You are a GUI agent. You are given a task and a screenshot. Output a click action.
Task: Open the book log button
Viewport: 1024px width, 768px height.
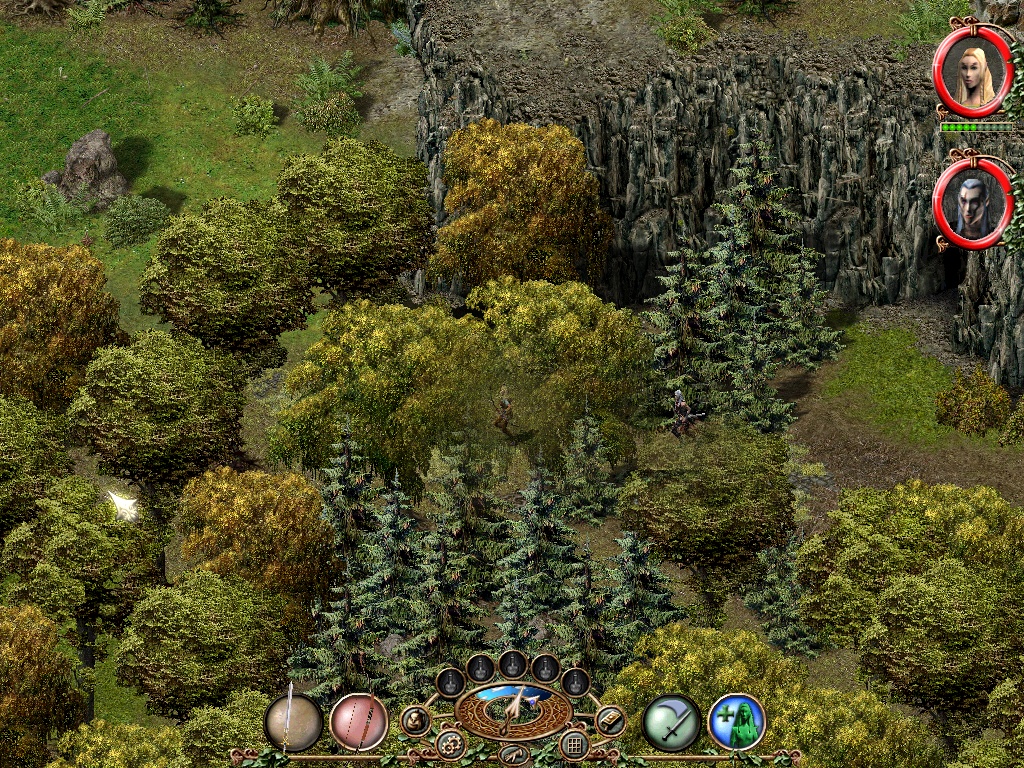click(x=609, y=720)
